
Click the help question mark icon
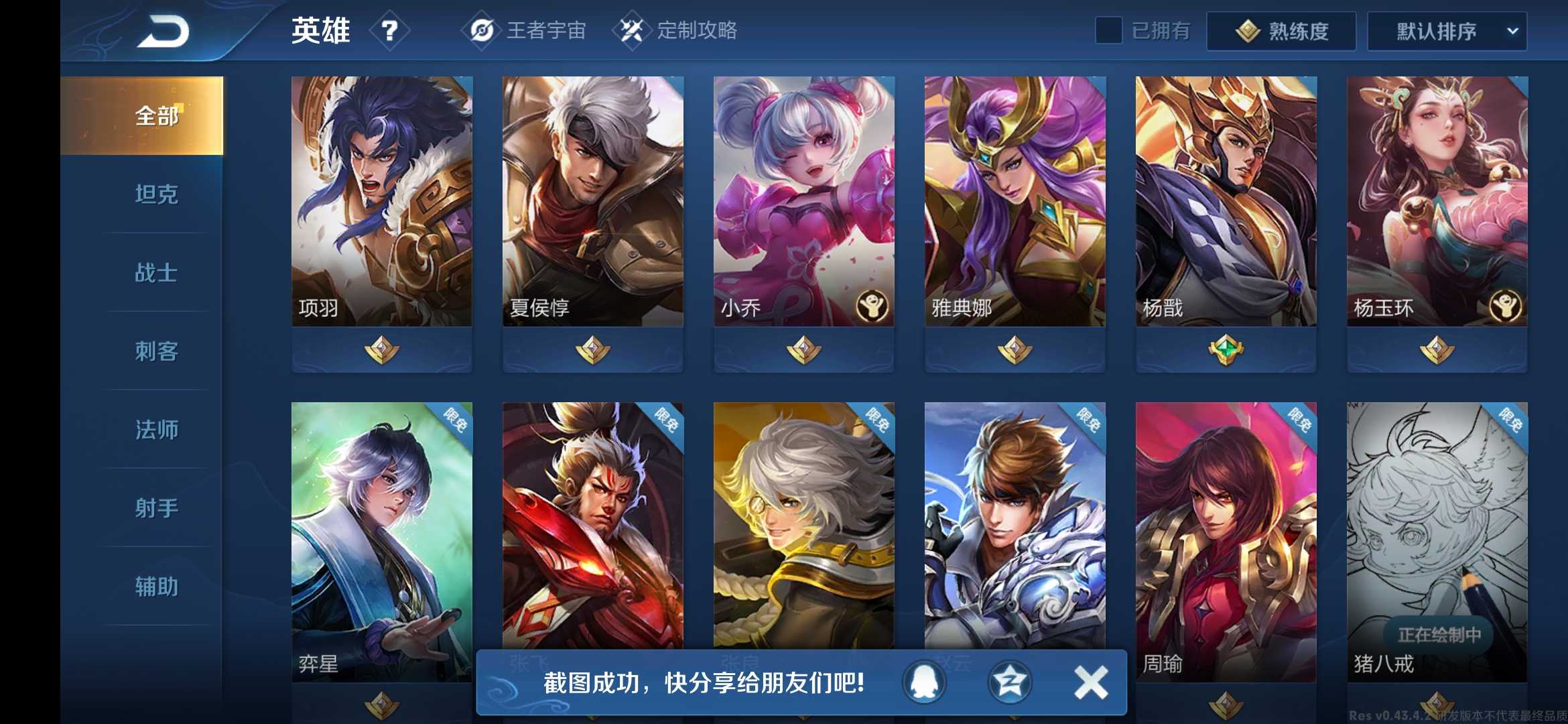coord(391,31)
